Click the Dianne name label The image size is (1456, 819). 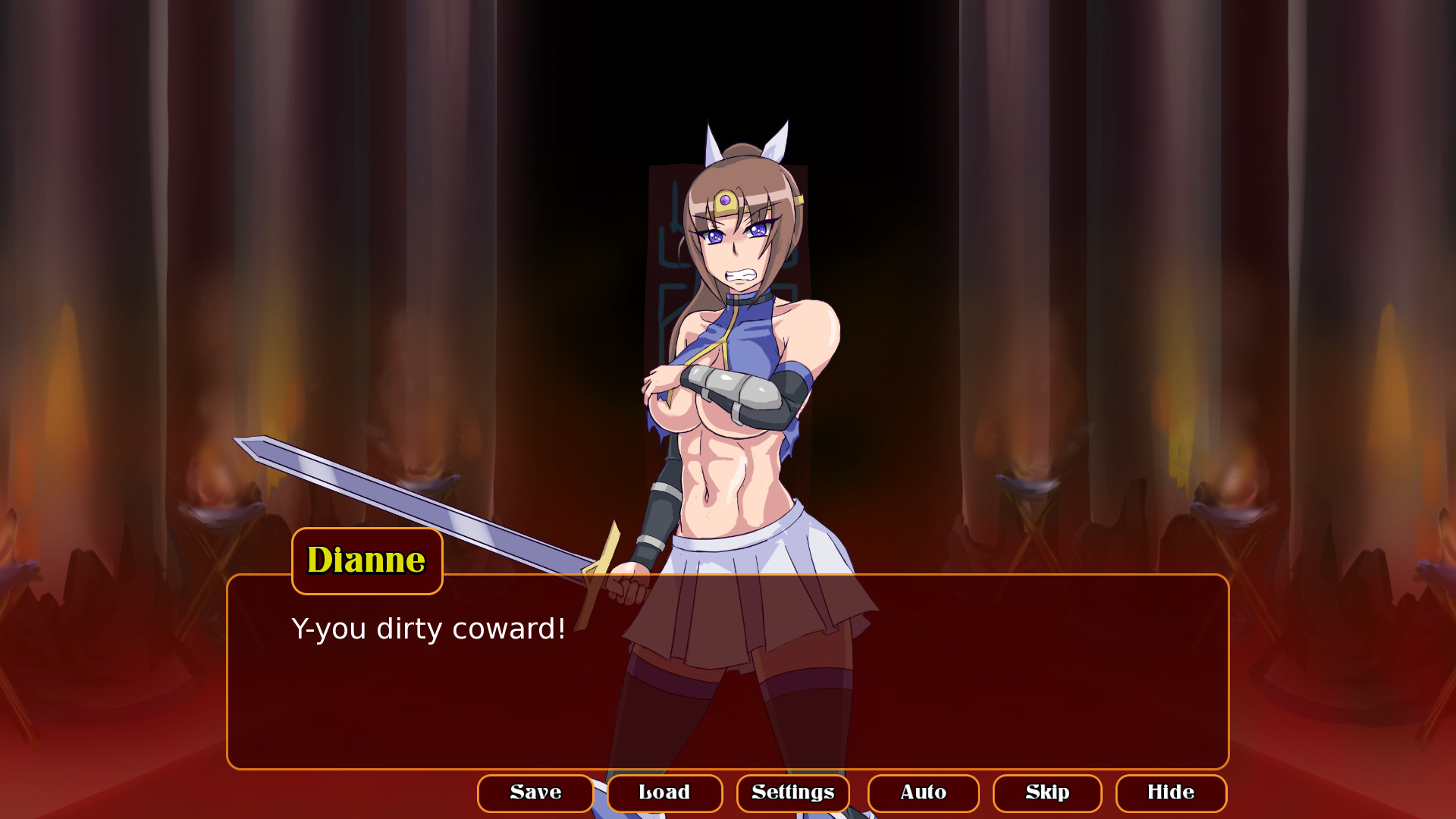pos(366,560)
